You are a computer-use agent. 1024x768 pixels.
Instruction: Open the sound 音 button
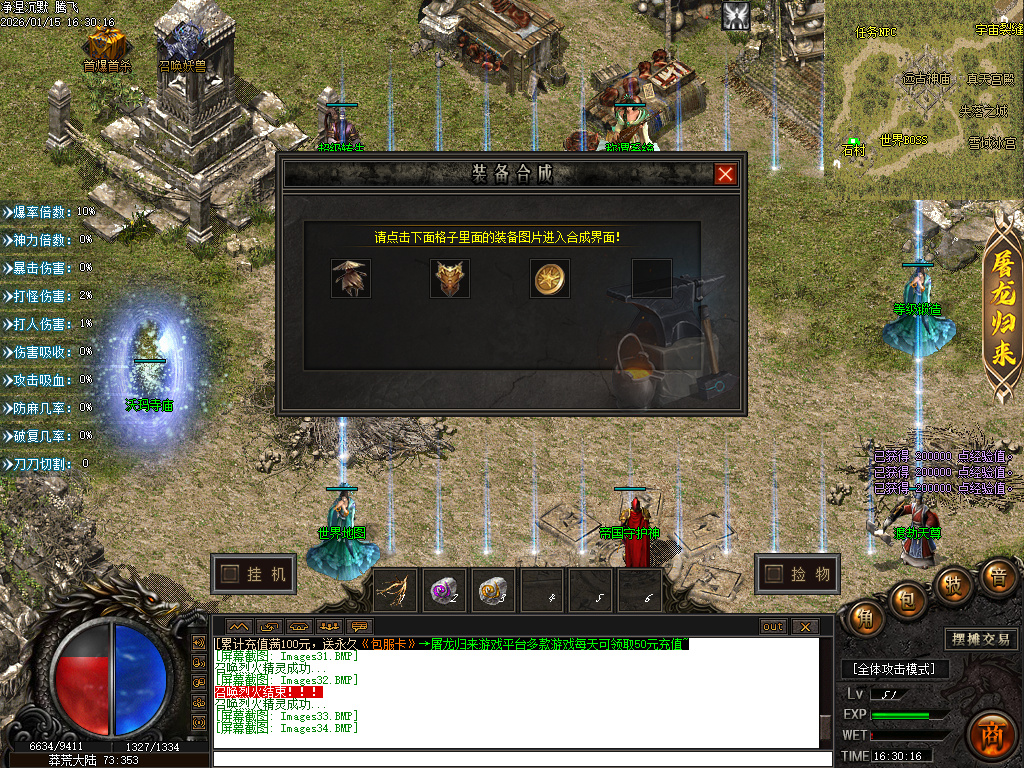(x=997, y=577)
